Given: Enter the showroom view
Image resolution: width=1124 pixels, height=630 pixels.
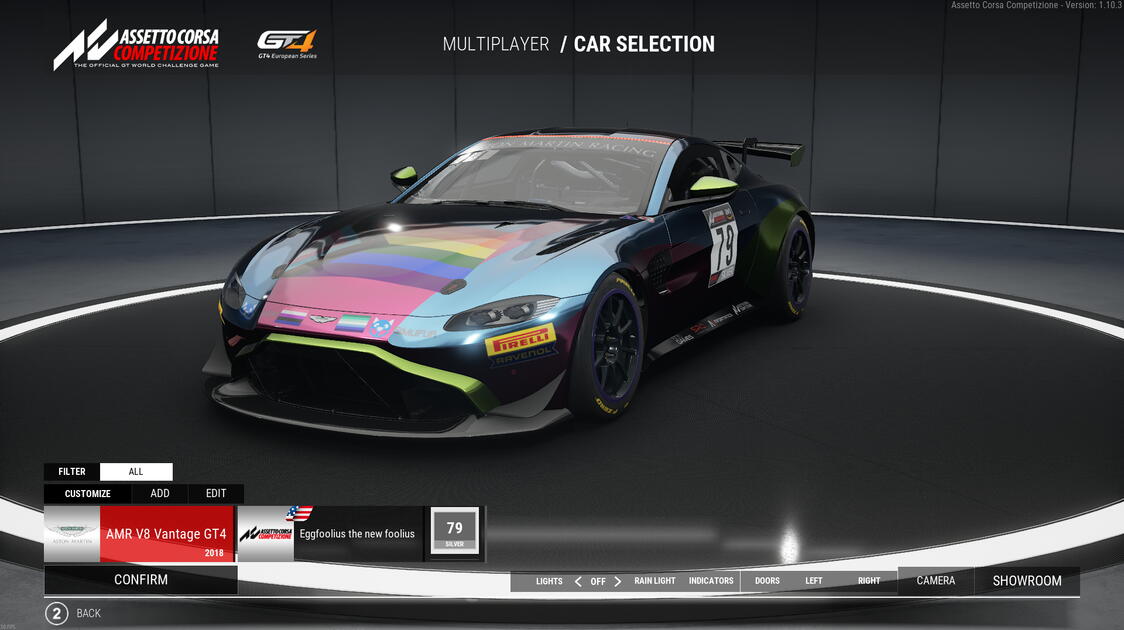Looking at the screenshot, I should pos(1027,581).
